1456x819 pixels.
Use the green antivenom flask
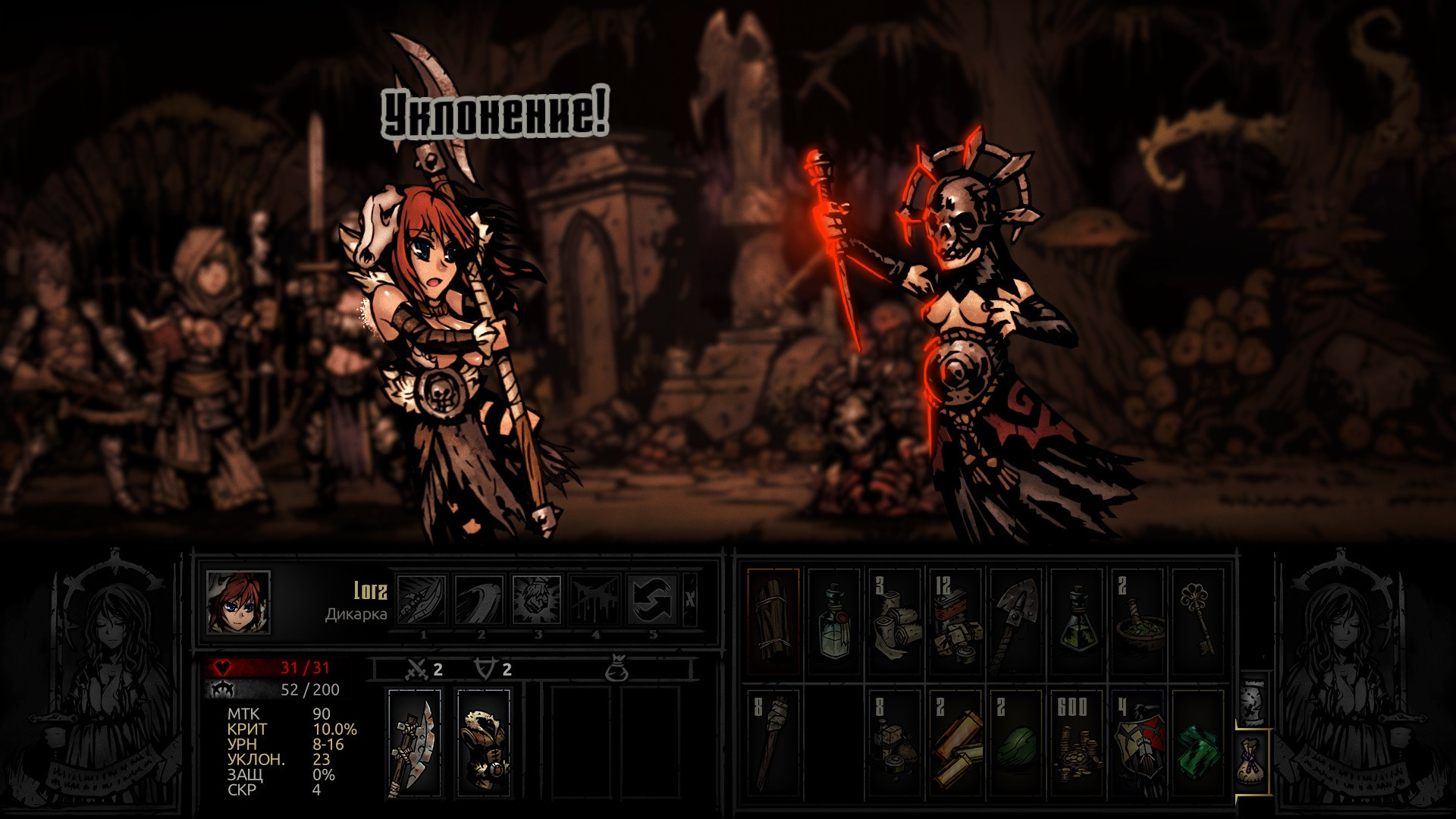pyautogui.click(x=1077, y=620)
